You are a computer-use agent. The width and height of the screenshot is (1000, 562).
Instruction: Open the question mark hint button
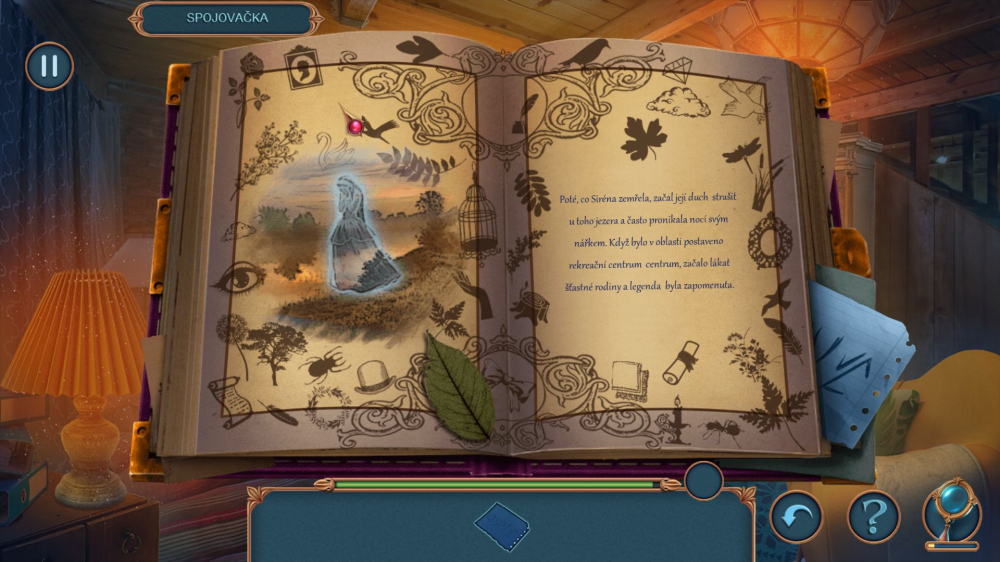[x=873, y=517]
